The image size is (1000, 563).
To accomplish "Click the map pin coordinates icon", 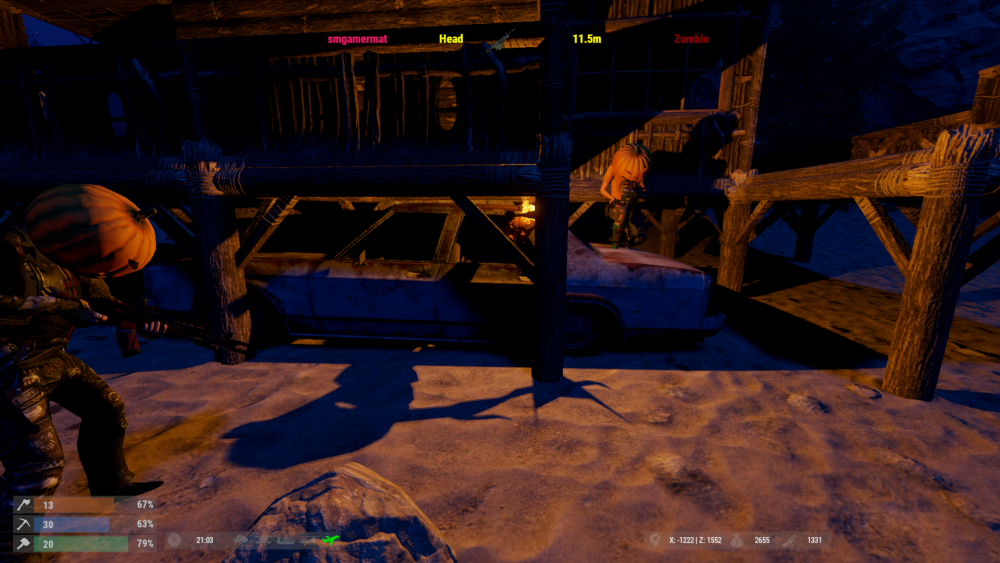I will (x=654, y=540).
